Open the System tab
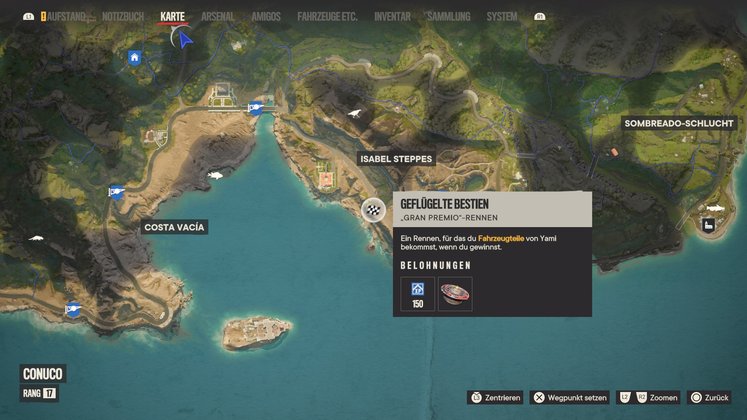Image resolution: width=747 pixels, height=420 pixels. pos(502,17)
